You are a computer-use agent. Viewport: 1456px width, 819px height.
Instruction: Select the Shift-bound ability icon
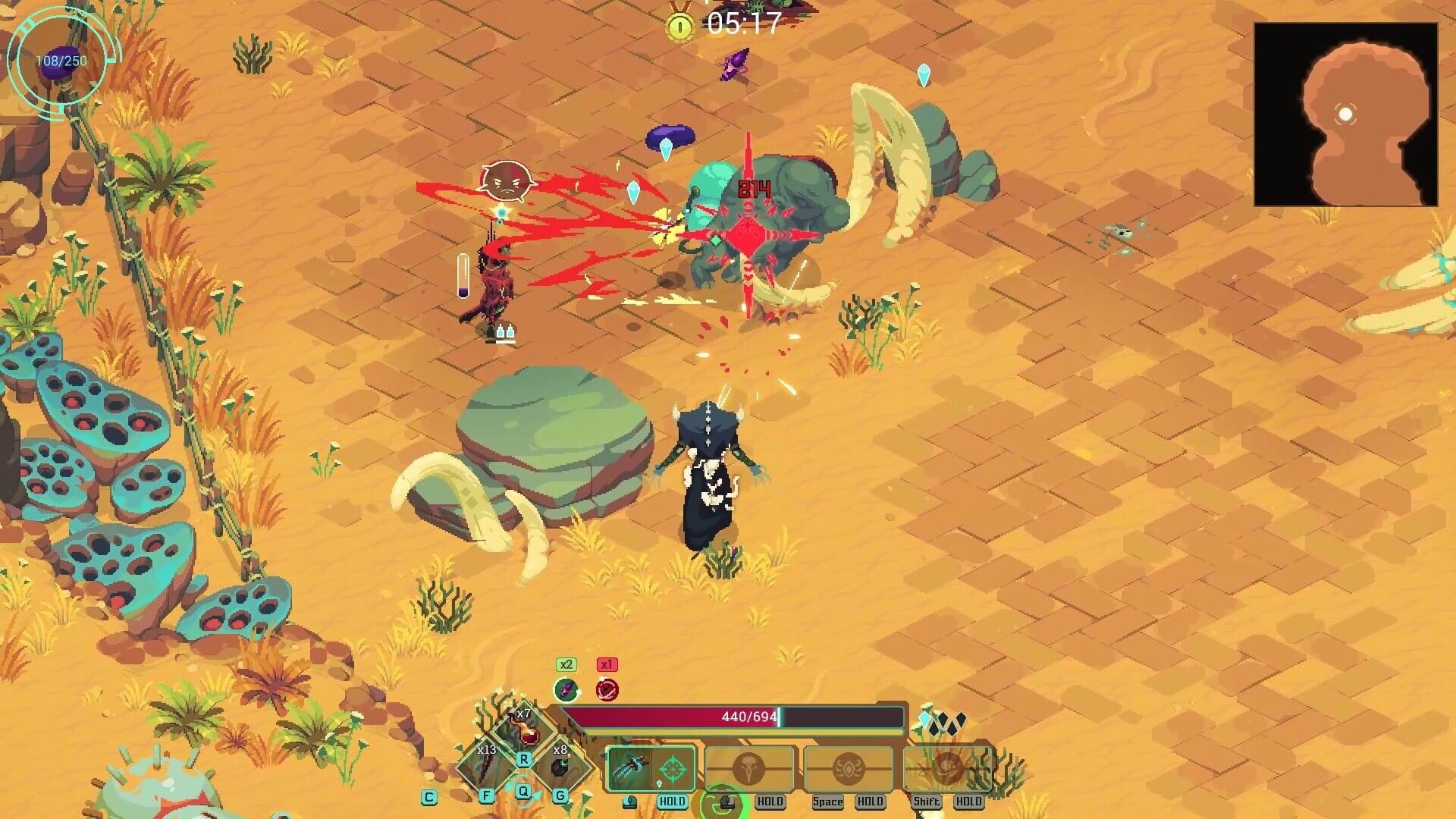tap(946, 766)
